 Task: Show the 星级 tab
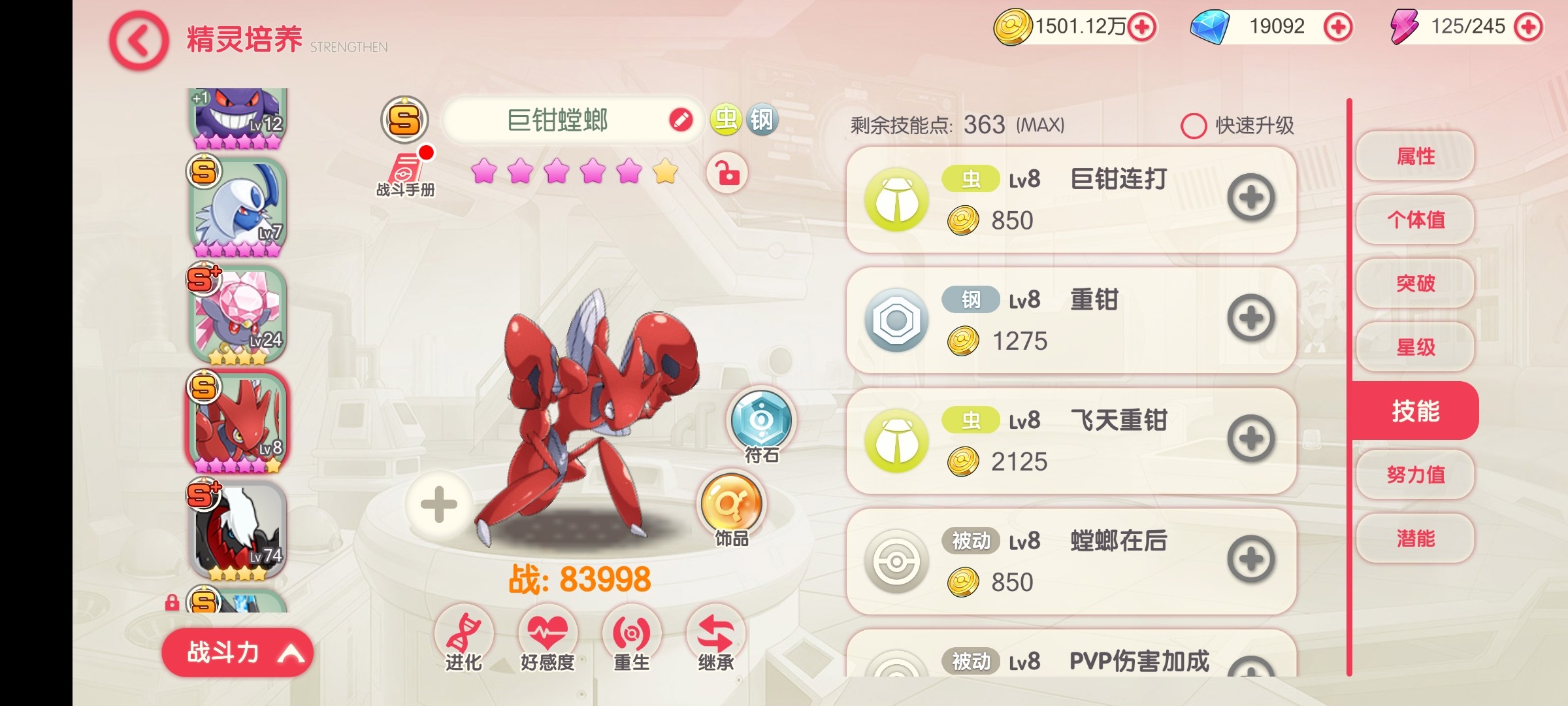click(x=1415, y=346)
